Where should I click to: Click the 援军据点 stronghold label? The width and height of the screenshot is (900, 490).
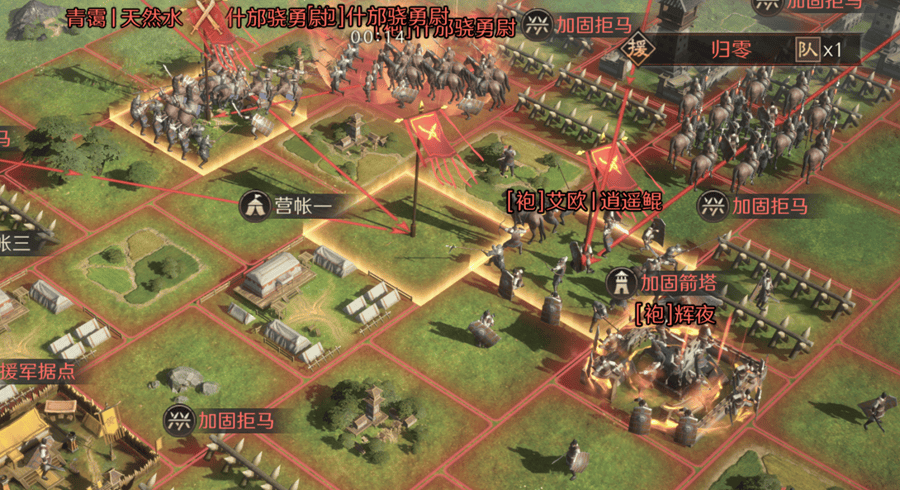(x=38, y=371)
